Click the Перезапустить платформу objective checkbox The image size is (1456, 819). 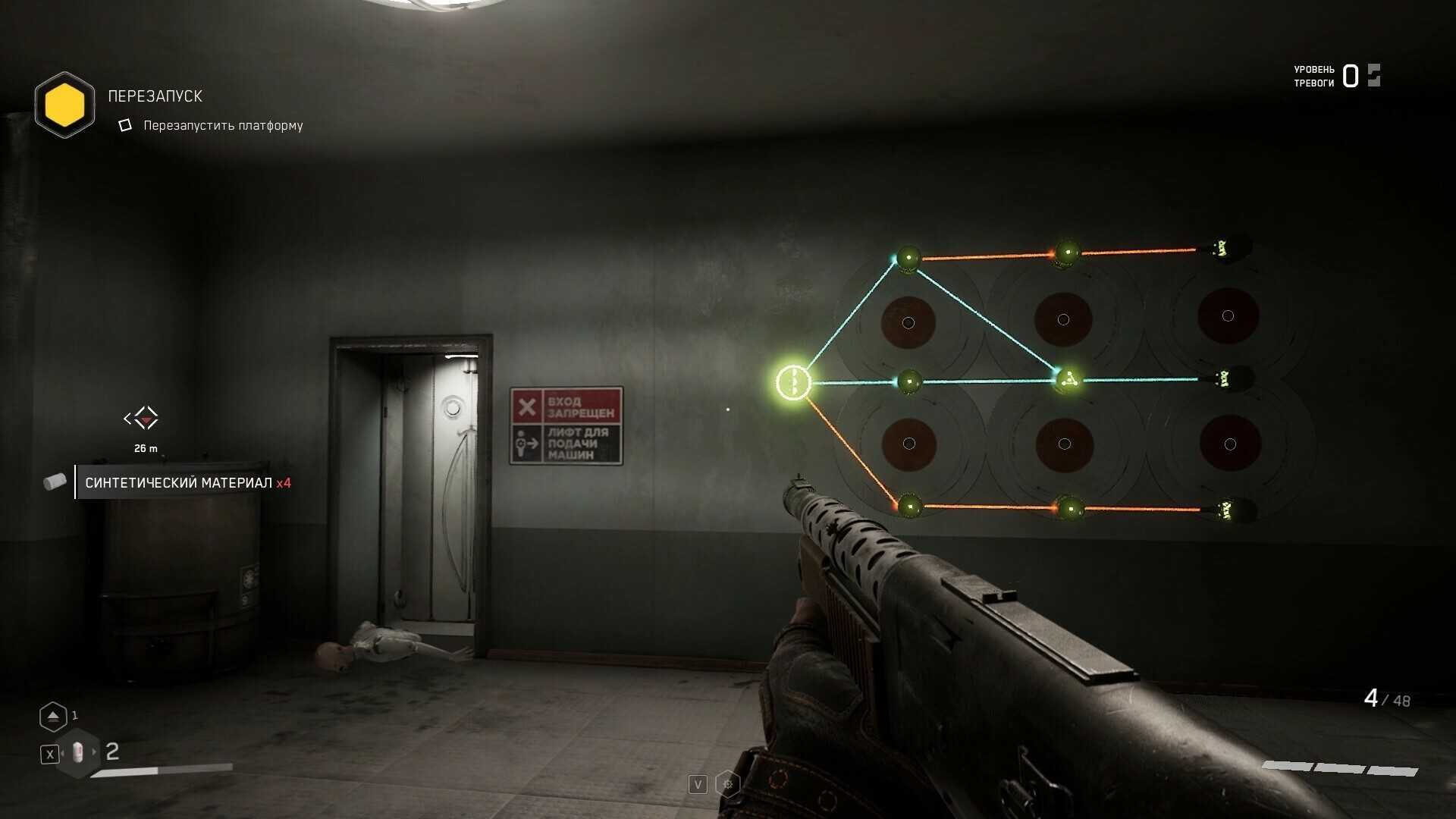tap(125, 125)
